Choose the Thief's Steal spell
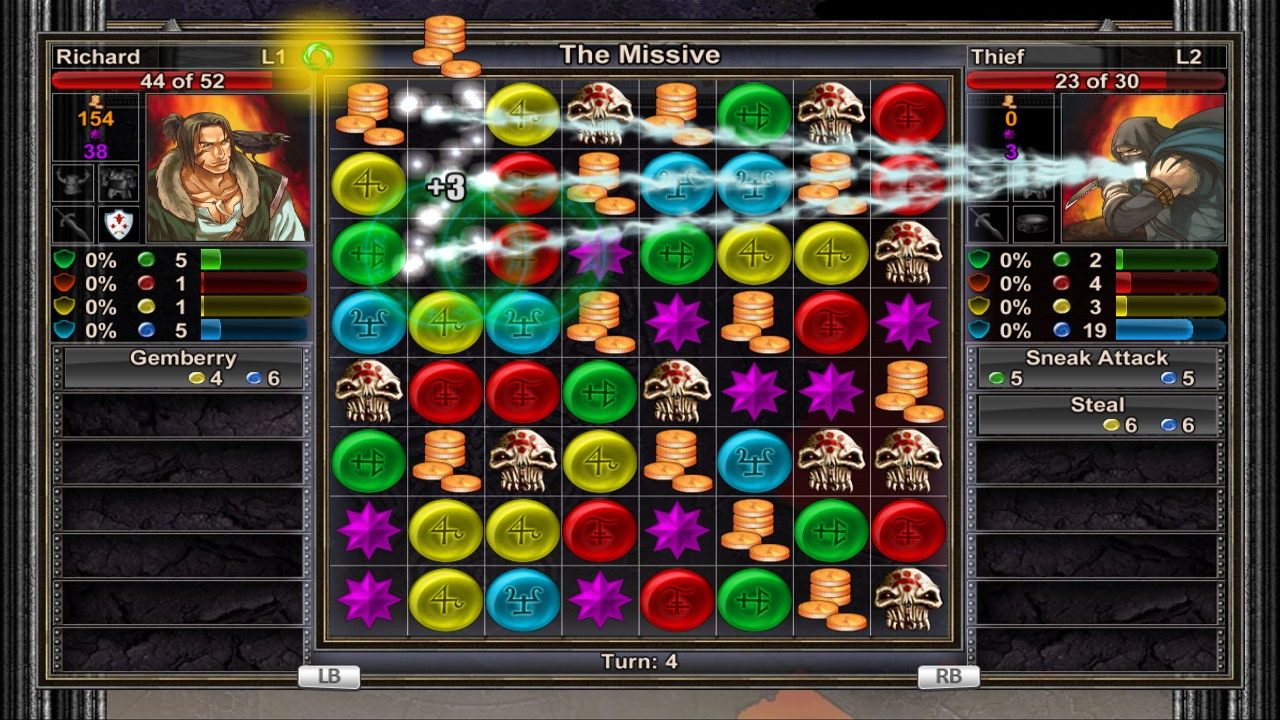The image size is (1280, 720). pos(1097,414)
